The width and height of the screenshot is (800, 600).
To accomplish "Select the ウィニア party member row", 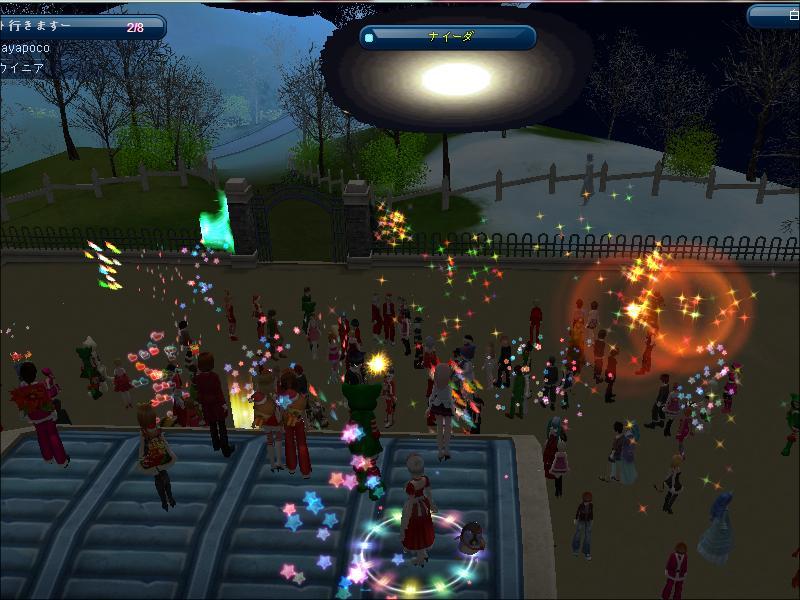I will (30, 69).
